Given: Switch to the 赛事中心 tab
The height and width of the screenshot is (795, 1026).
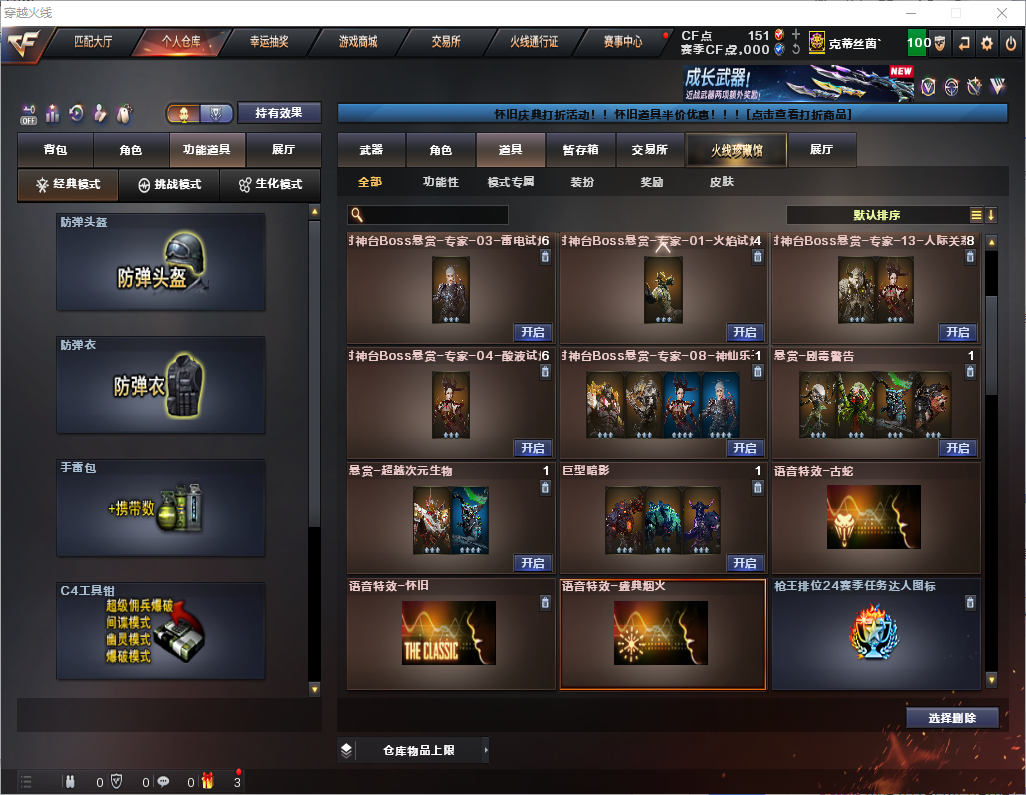Looking at the screenshot, I should [x=622, y=42].
